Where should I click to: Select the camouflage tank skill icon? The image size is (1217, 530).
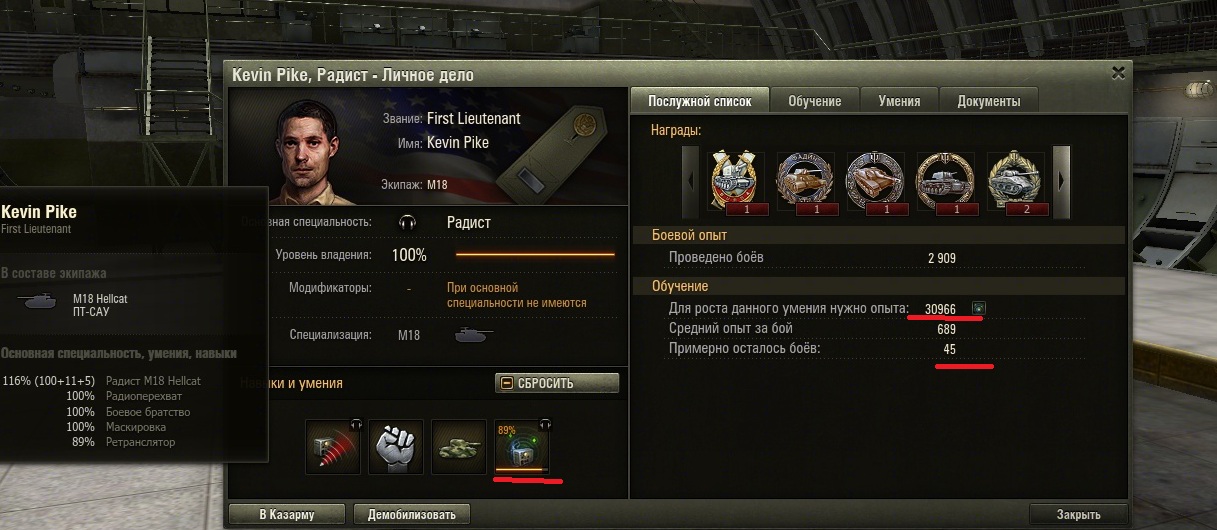click(x=459, y=445)
